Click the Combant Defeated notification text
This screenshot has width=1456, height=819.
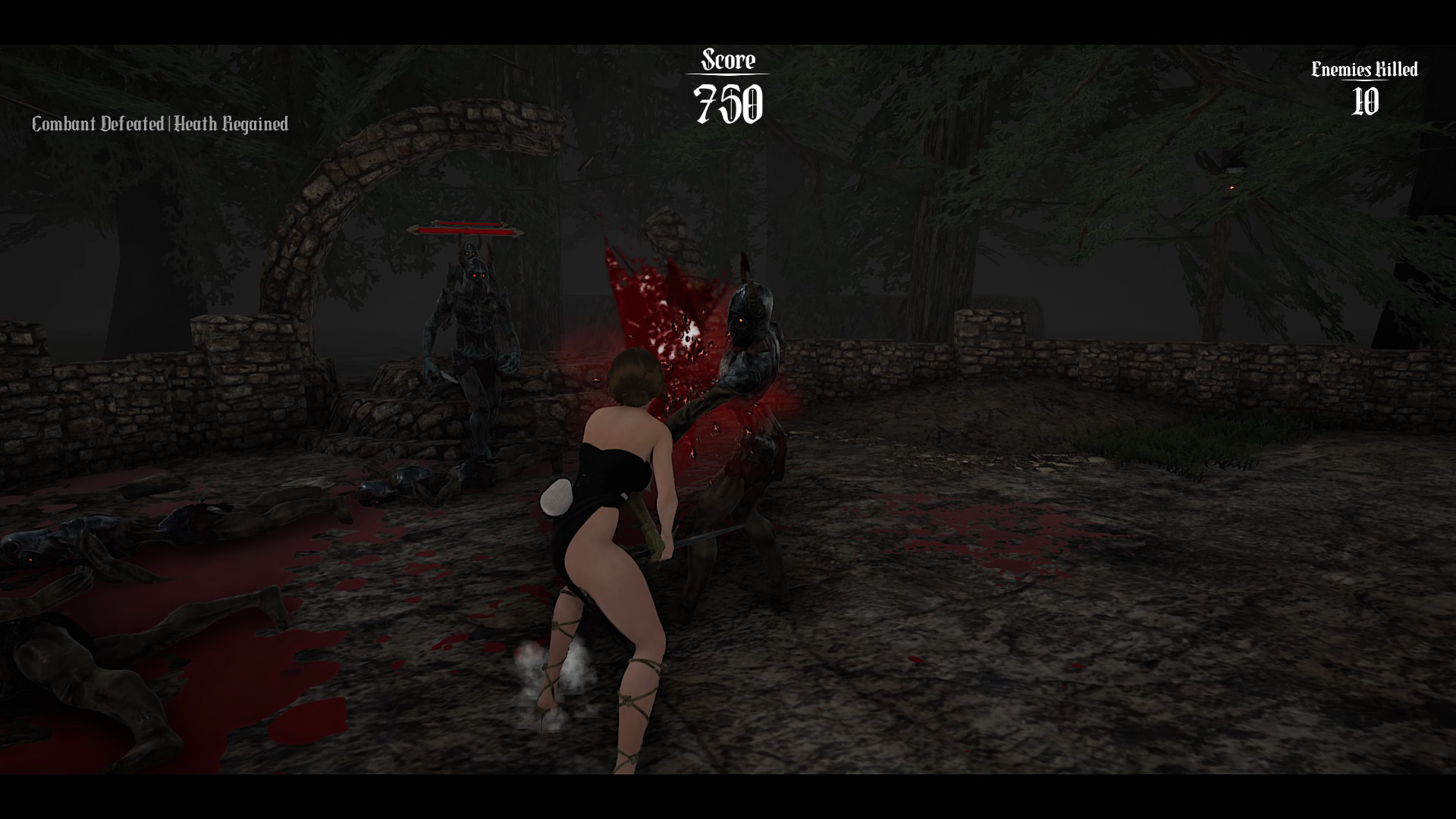tap(97, 124)
